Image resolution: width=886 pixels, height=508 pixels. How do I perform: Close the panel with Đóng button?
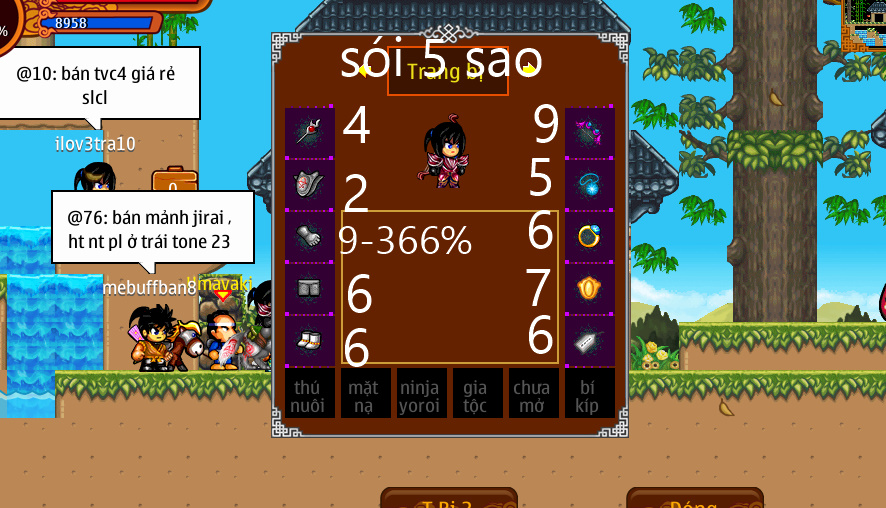pyautogui.click(x=694, y=499)
